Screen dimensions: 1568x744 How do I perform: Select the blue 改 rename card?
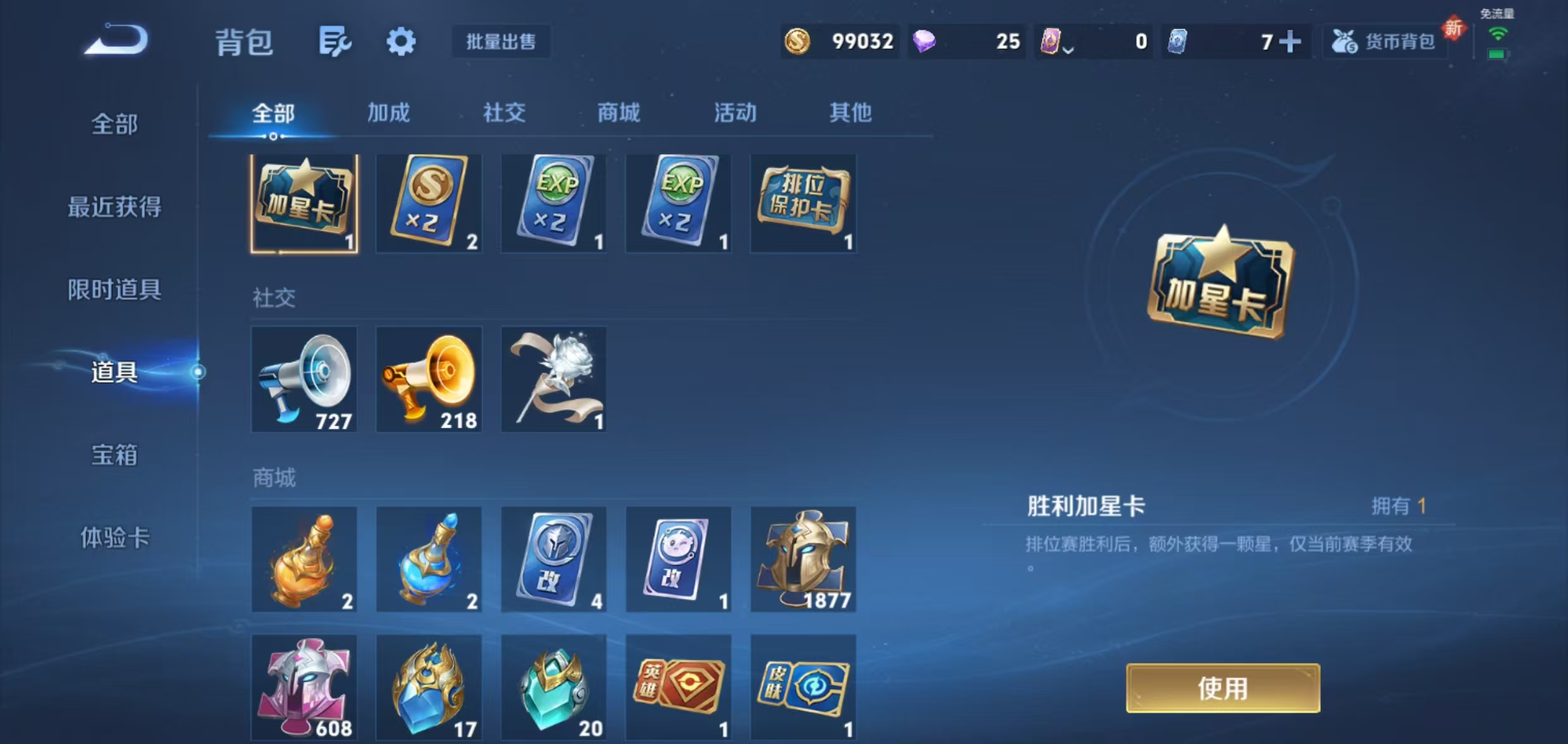[x=553, y=559]
